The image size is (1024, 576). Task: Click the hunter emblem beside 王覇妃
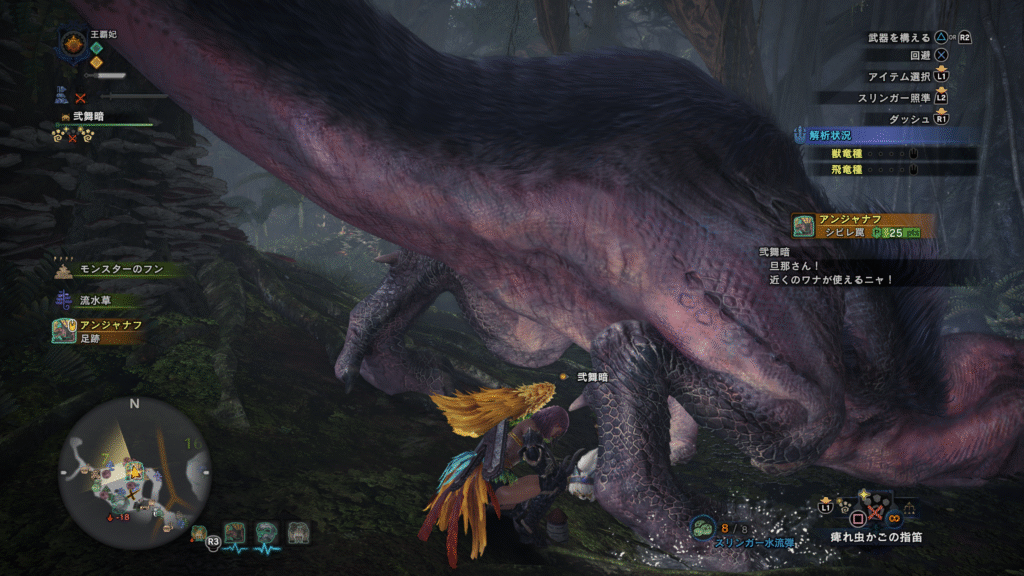(x=73, y=43)
